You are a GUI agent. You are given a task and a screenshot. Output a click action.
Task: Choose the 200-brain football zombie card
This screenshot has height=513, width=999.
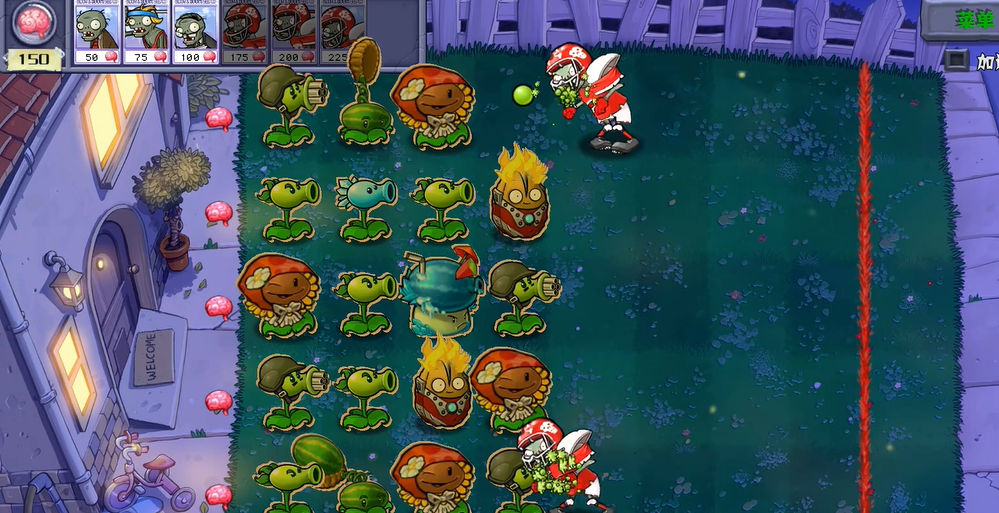click(x=293, y=32)
